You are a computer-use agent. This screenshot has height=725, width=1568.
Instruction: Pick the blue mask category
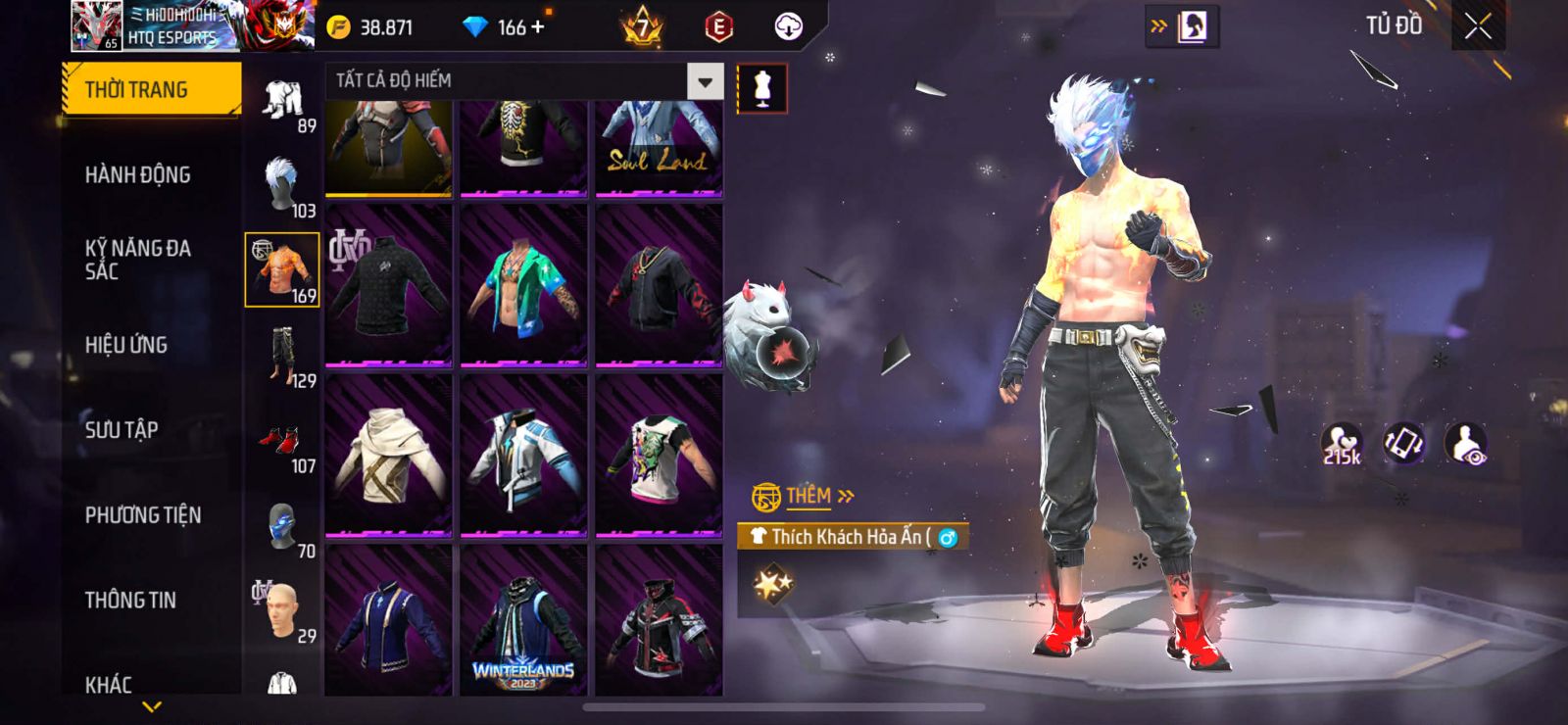coord(282,526)
